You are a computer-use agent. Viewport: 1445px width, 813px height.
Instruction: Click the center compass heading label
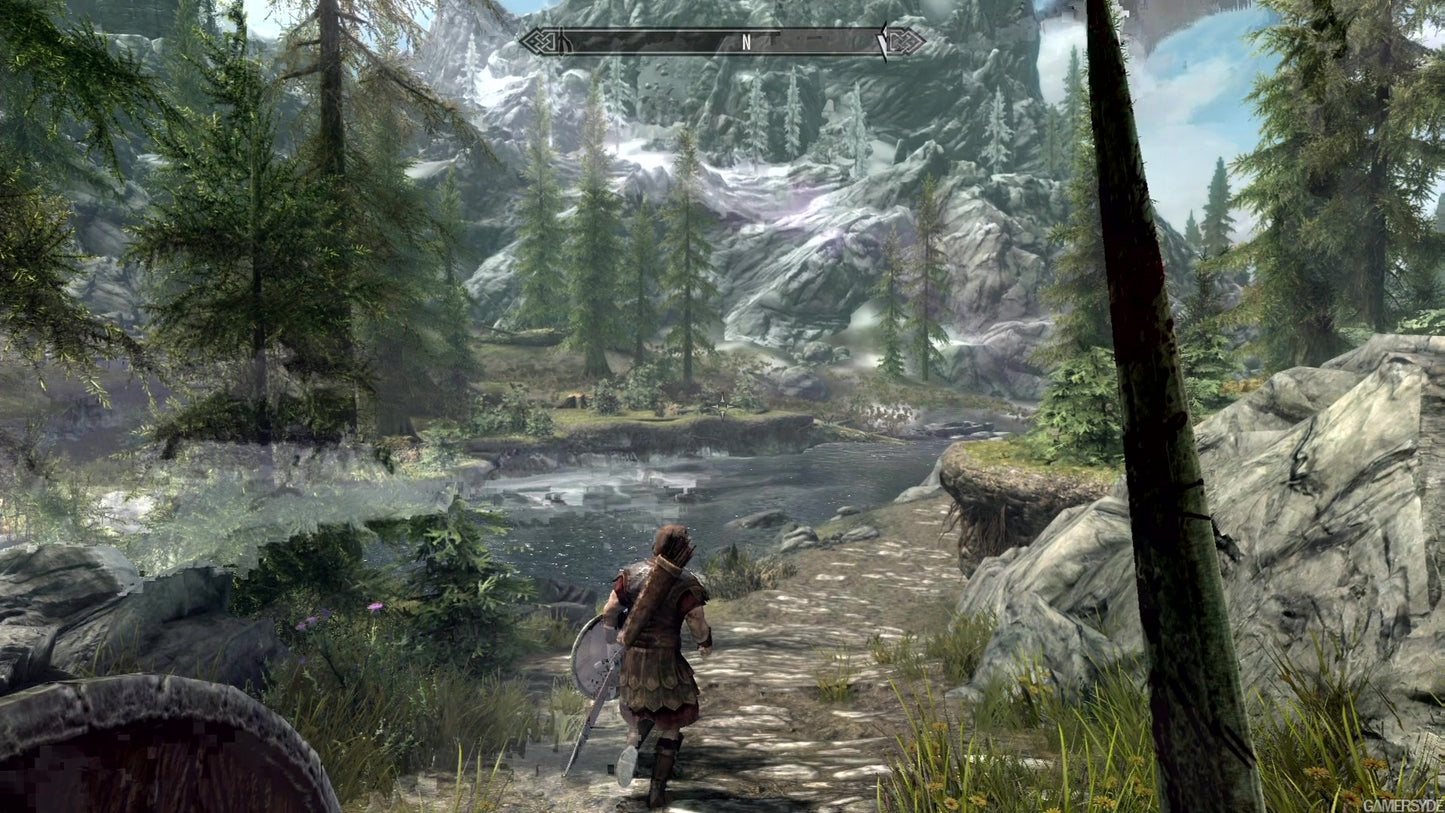(744, 41)
